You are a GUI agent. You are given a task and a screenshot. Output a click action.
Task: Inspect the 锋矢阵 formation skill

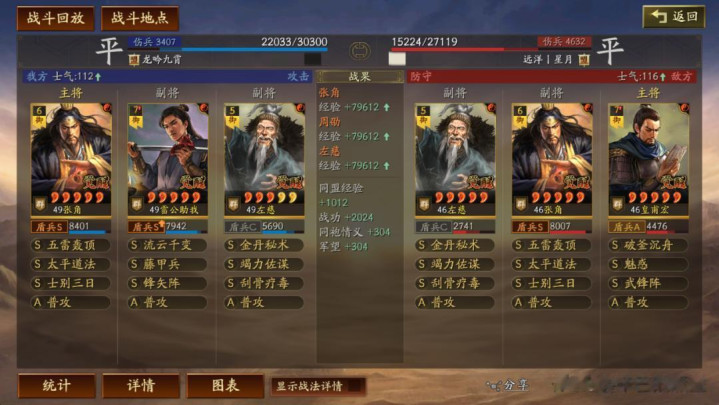tap(167, 283)
